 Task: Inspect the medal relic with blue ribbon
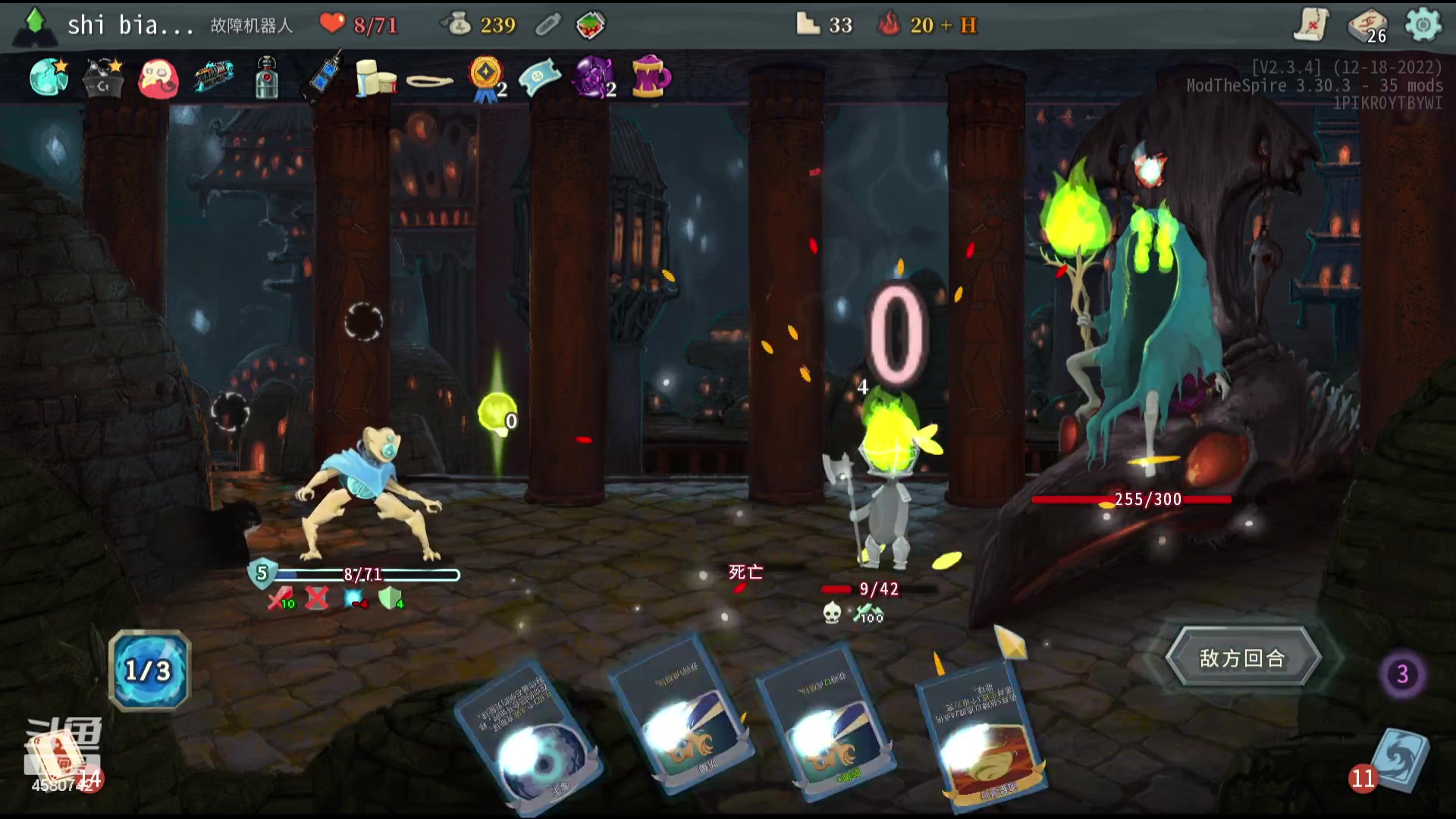pyautogui.click(x=485, y=77)
